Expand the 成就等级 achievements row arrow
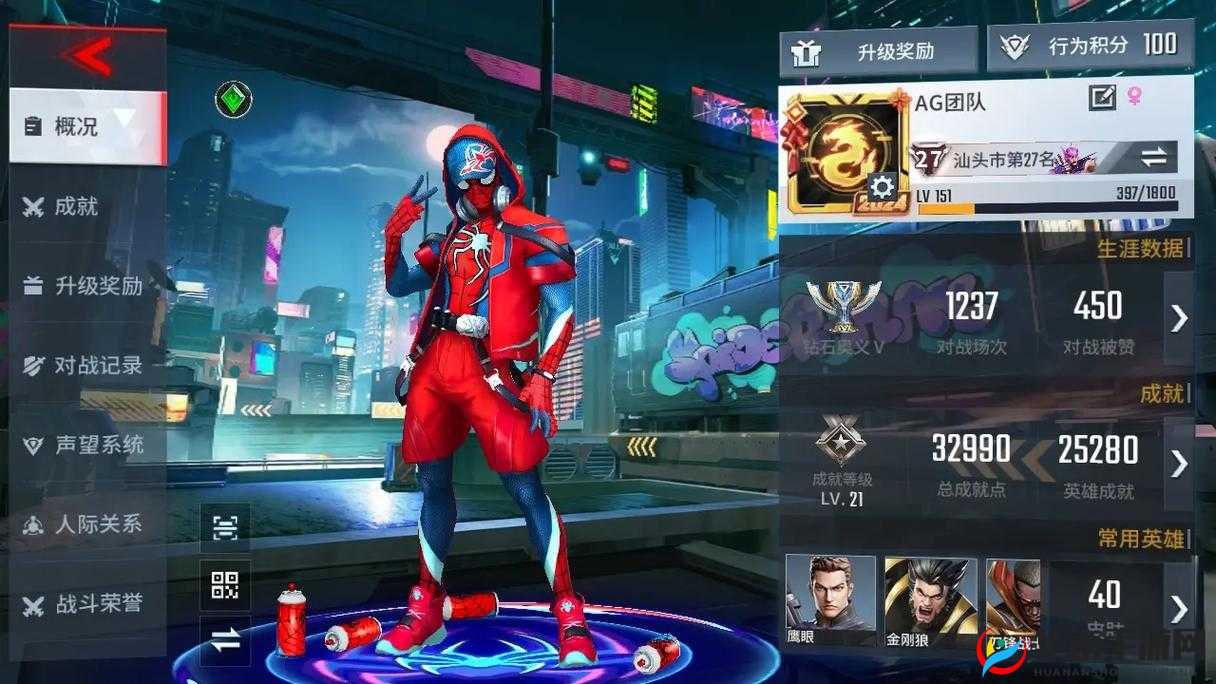The width and height of the screenshot is (1216, 684). click(x=1179, y=463)
